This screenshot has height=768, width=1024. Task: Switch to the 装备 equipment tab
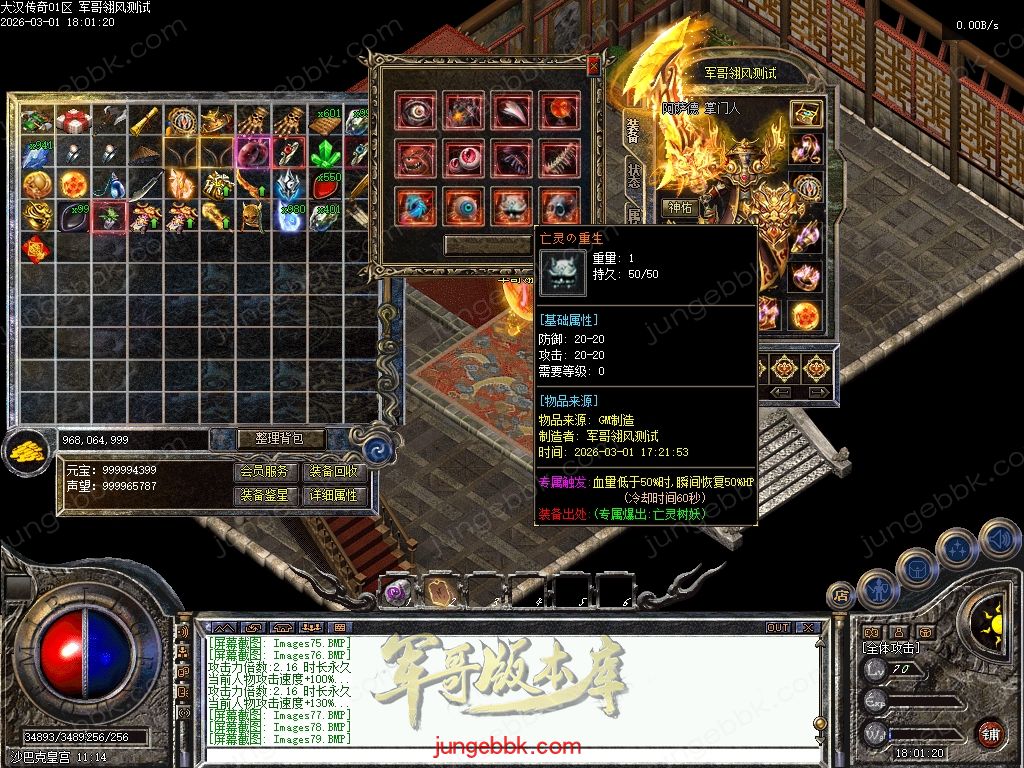pos(633,130)
